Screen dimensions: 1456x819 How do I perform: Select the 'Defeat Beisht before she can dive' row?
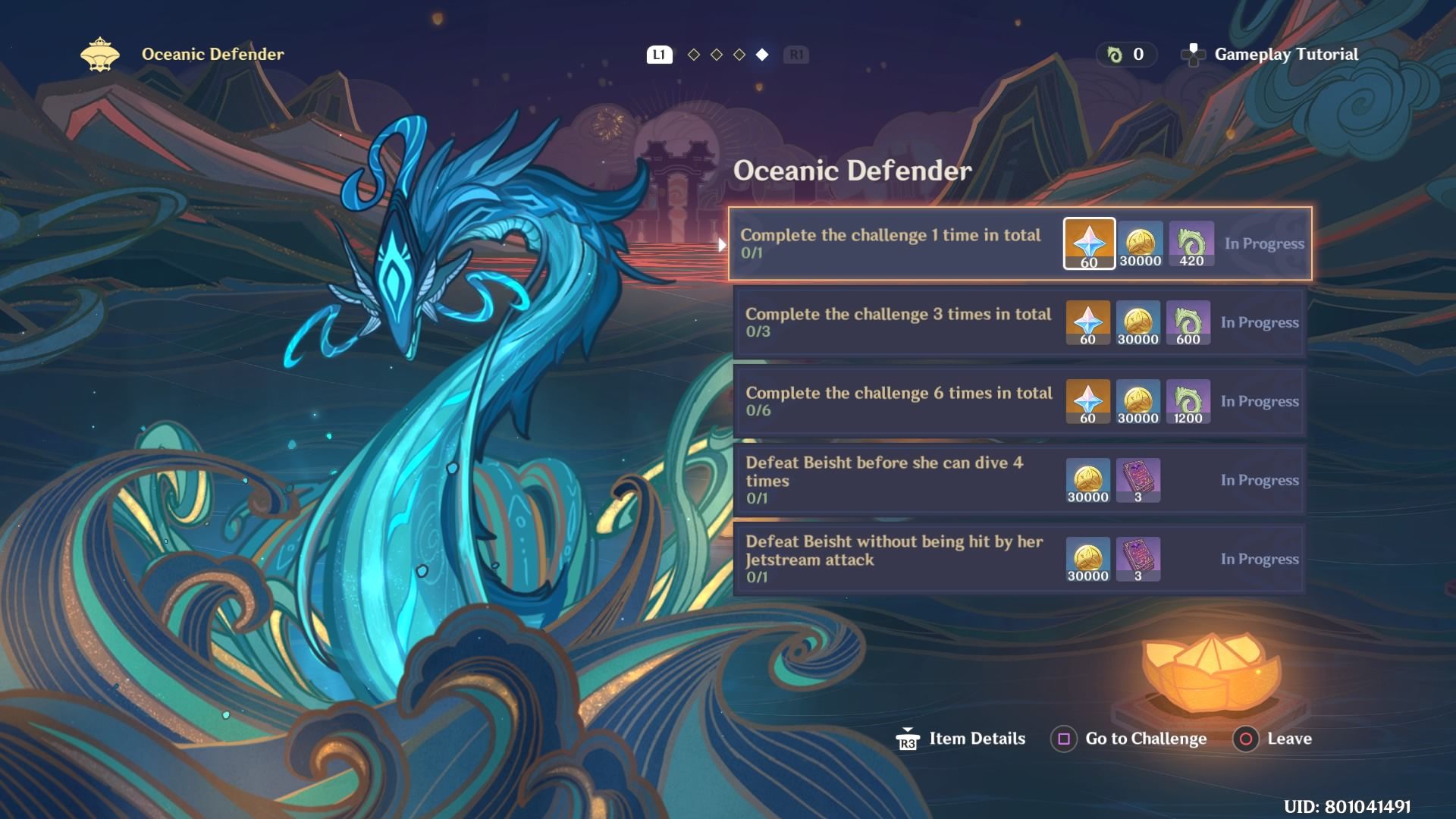1020,480
